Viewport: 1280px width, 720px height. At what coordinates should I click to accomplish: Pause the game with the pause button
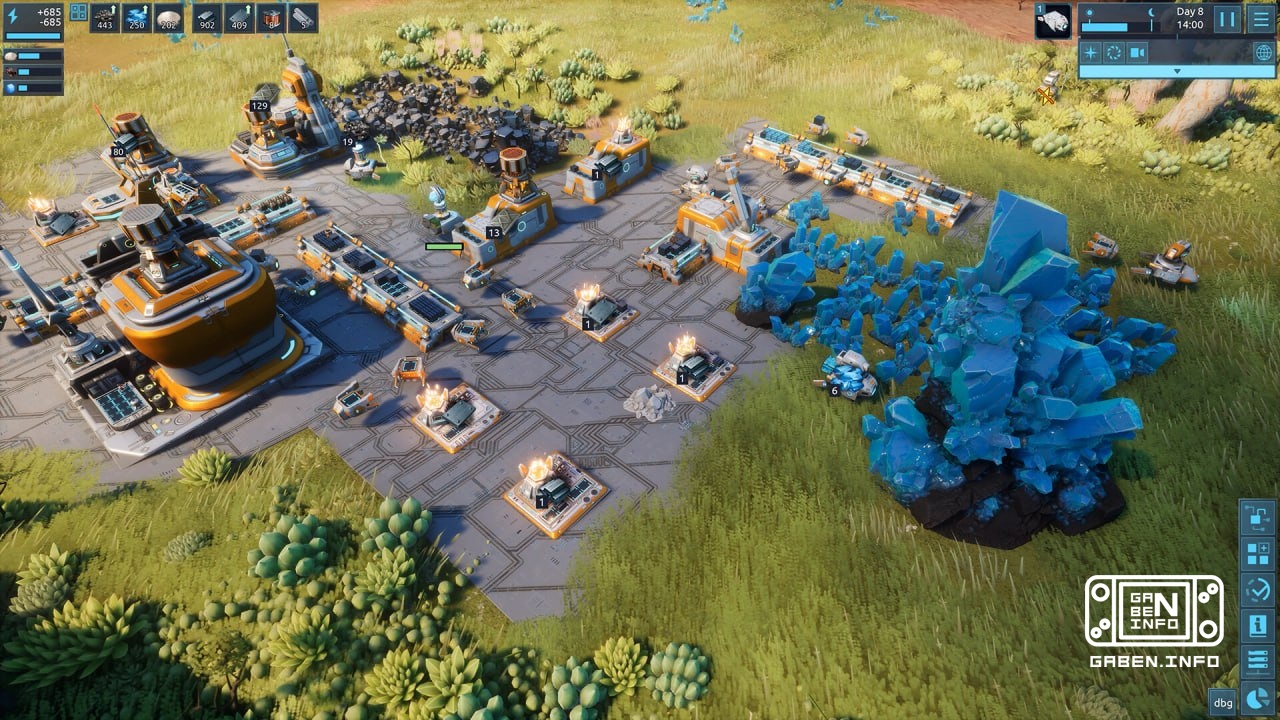pos(1227,18)
